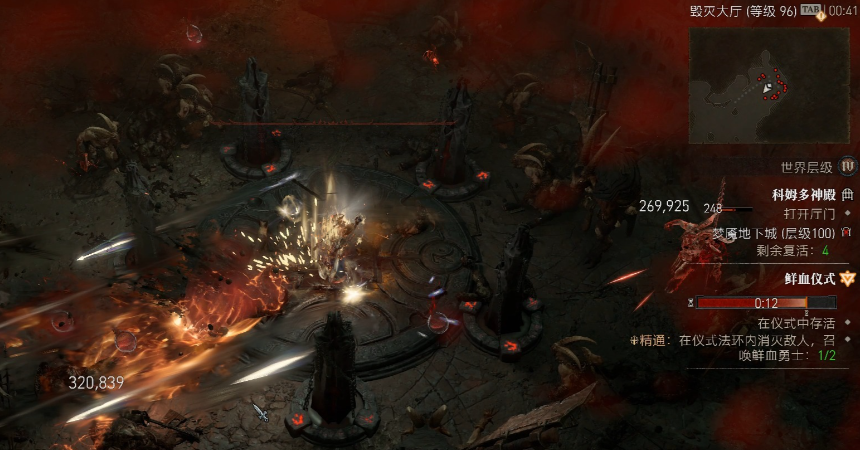This screenshot has height=450, width=860.
Task: Click the World Tier IV icon
Action: pos(848,166)
